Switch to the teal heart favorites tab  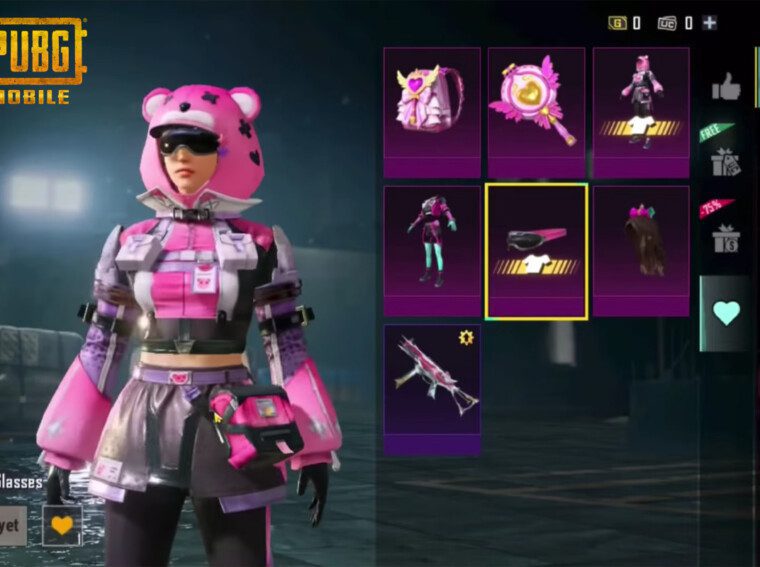click(x=727, y=313)
